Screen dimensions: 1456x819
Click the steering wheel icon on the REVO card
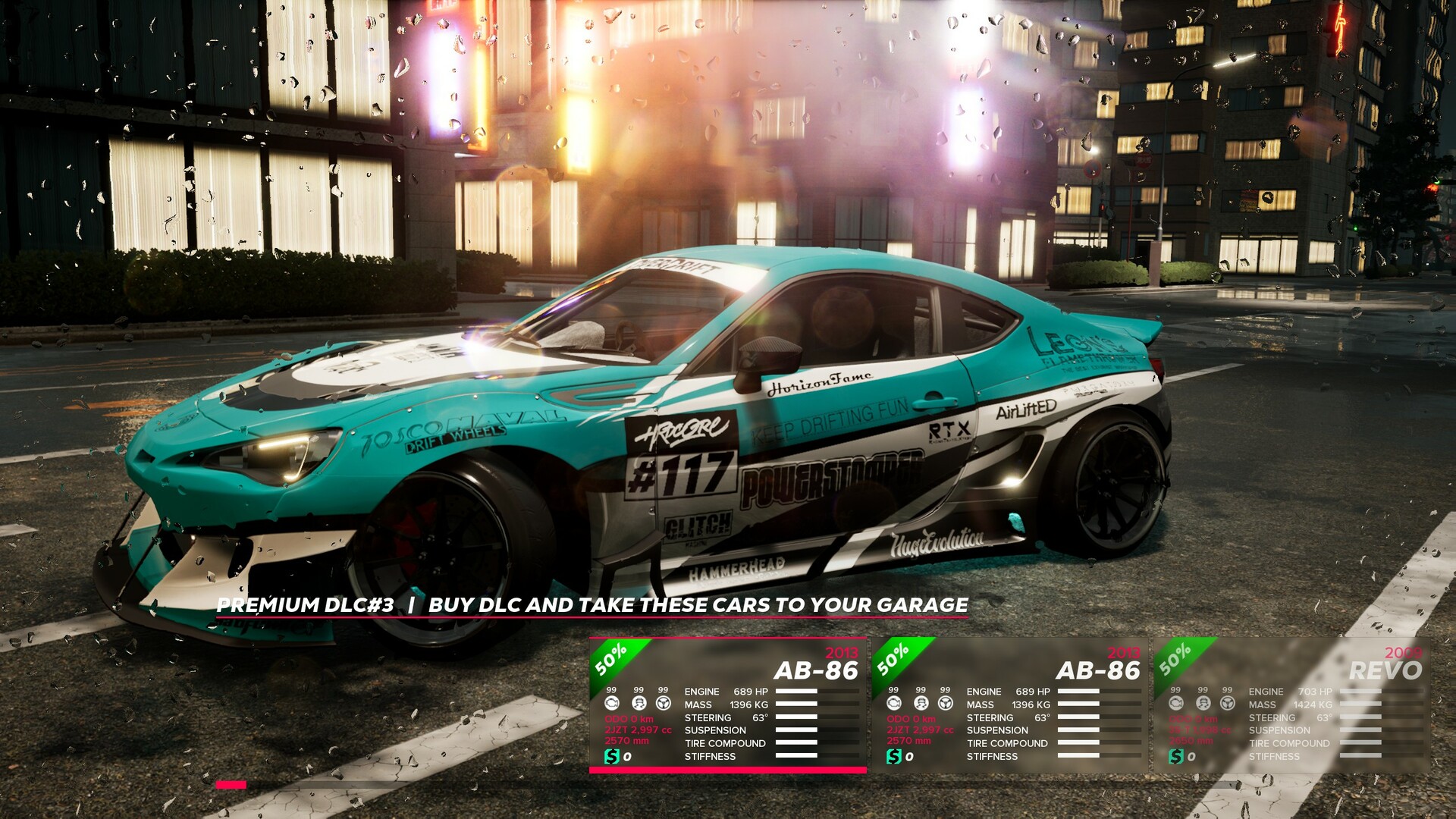(1228, 704)
